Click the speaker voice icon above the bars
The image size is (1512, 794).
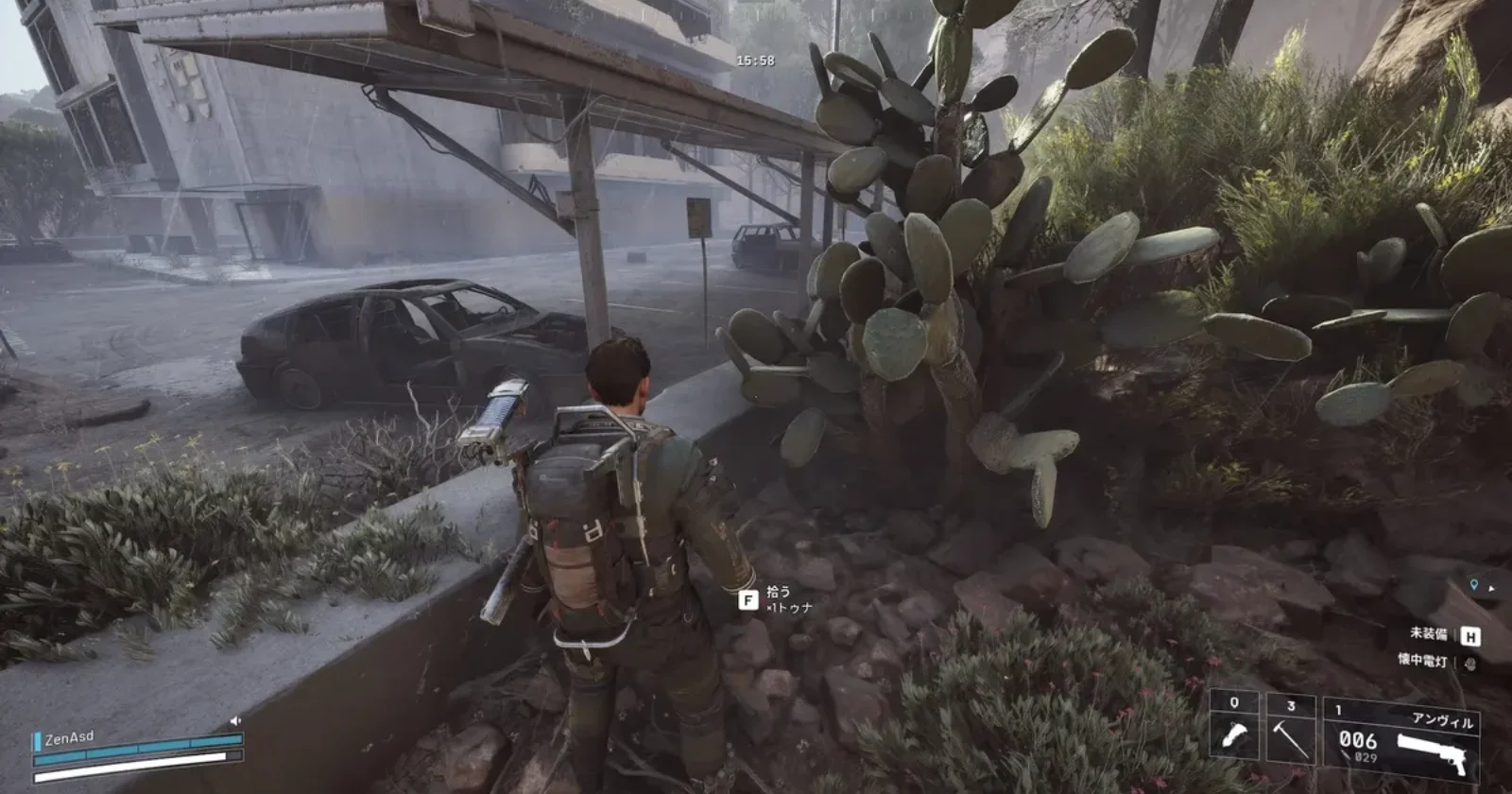click(235, 721)
